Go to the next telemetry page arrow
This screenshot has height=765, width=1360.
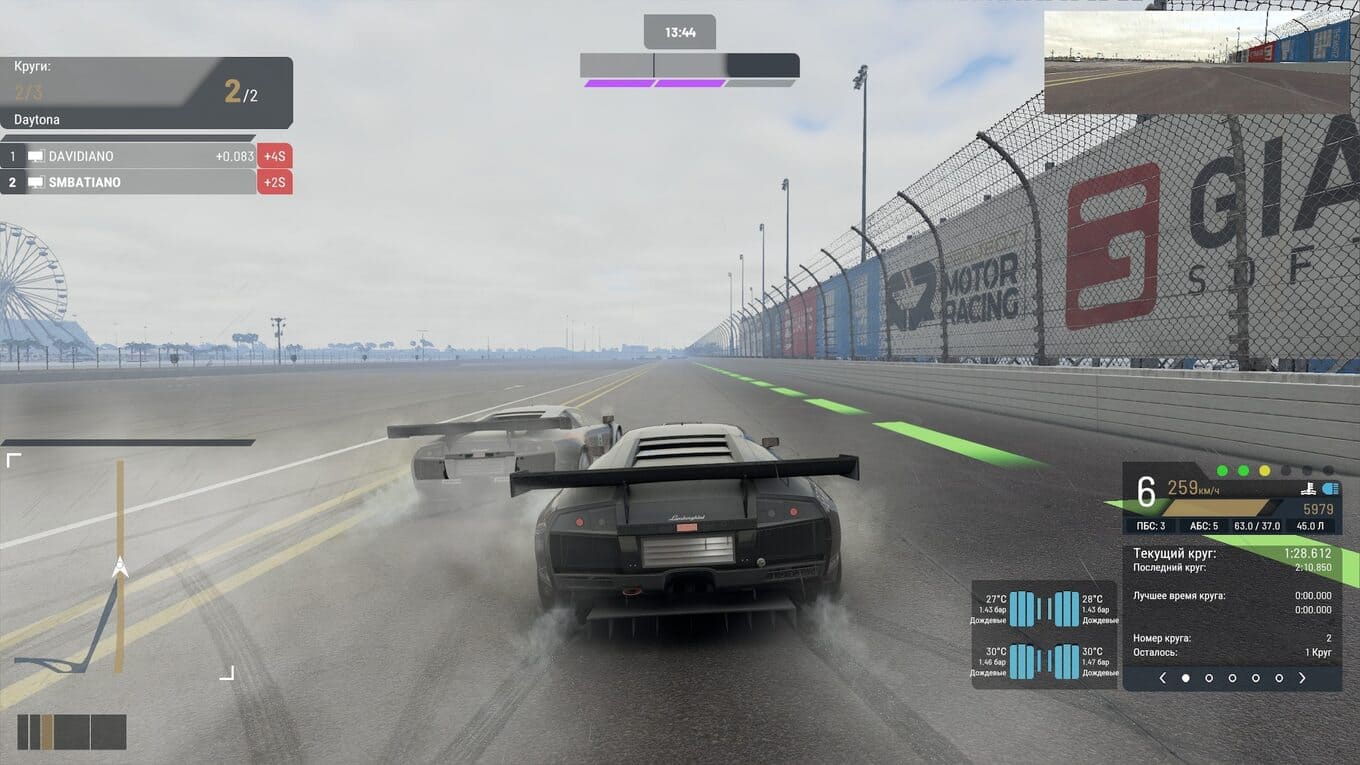[1302, 678]
